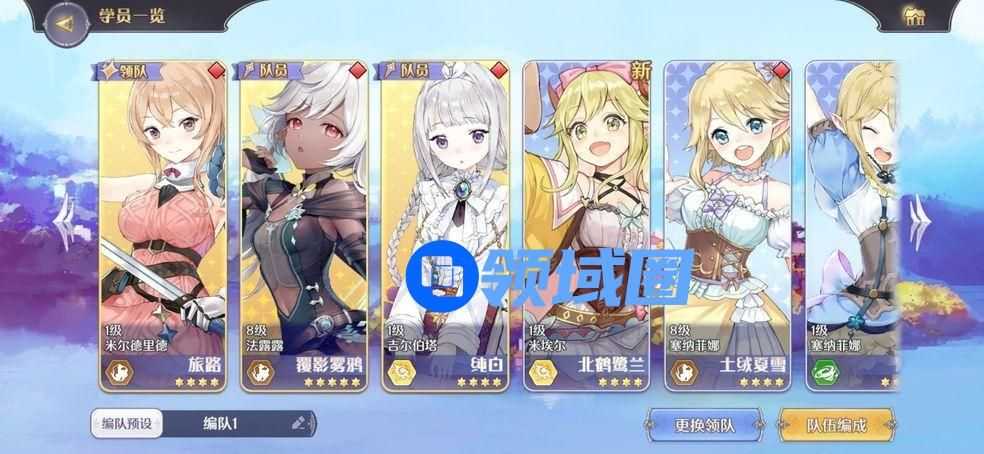Edit the 编队1 name with the pencil icon

tap(298, 423)
